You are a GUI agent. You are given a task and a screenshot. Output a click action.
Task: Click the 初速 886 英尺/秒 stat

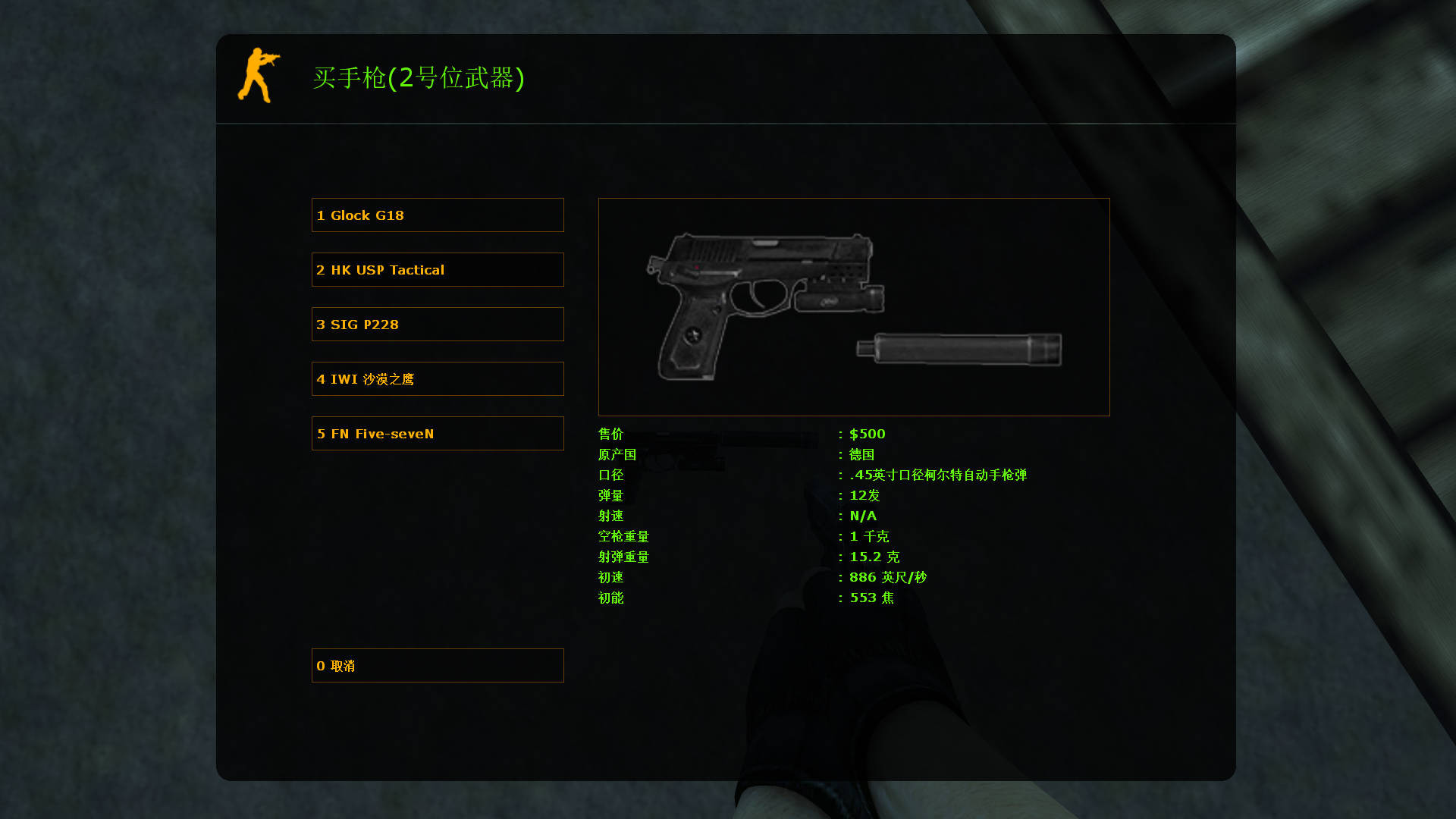[x=887, y=576]
